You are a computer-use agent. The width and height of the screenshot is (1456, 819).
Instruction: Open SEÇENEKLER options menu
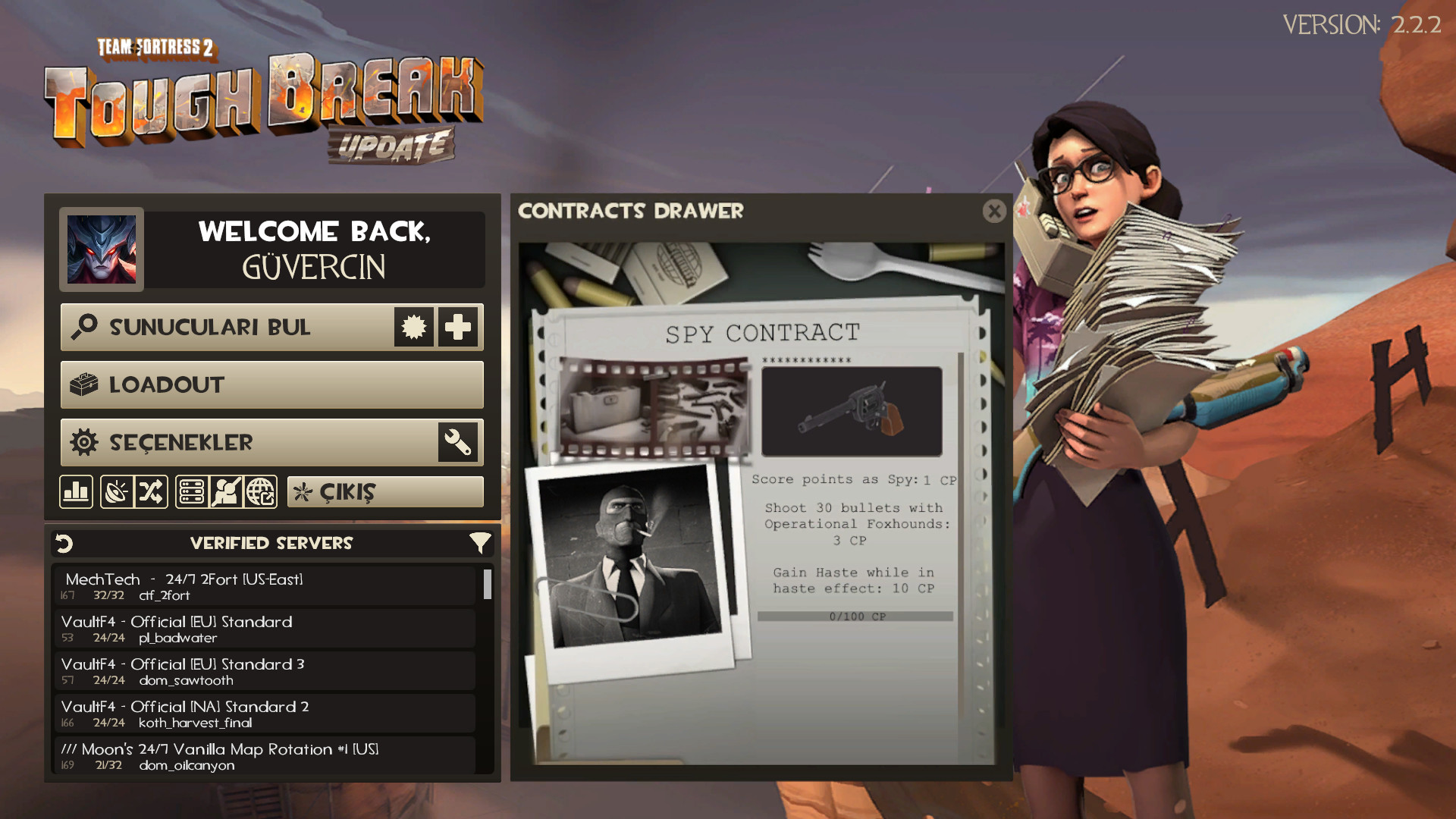(249, 443)
